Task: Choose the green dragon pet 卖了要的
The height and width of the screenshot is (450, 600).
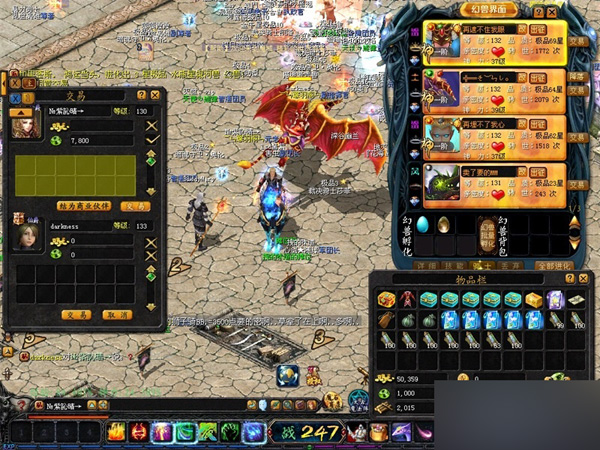Action: pos(466,170)
